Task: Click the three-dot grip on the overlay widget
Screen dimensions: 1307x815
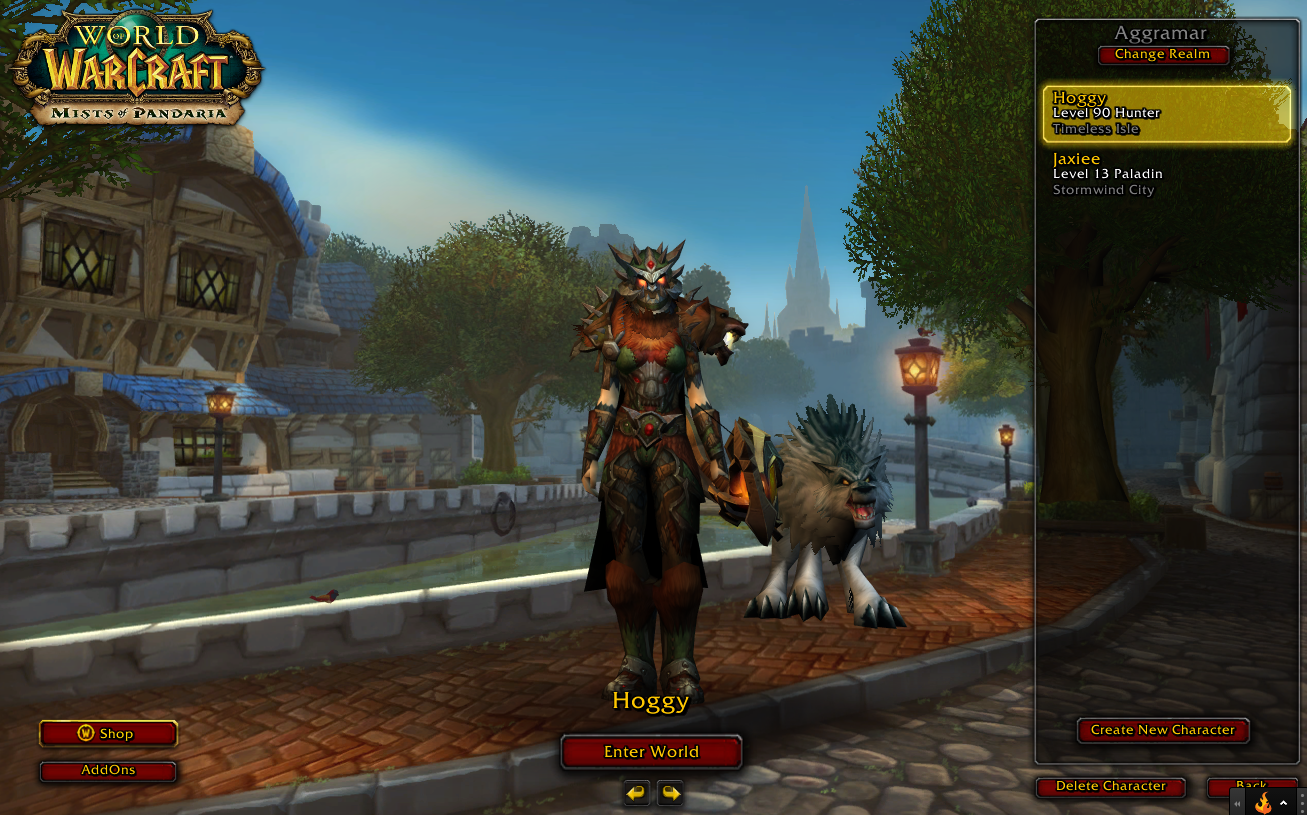Action: pos(1302,803)
